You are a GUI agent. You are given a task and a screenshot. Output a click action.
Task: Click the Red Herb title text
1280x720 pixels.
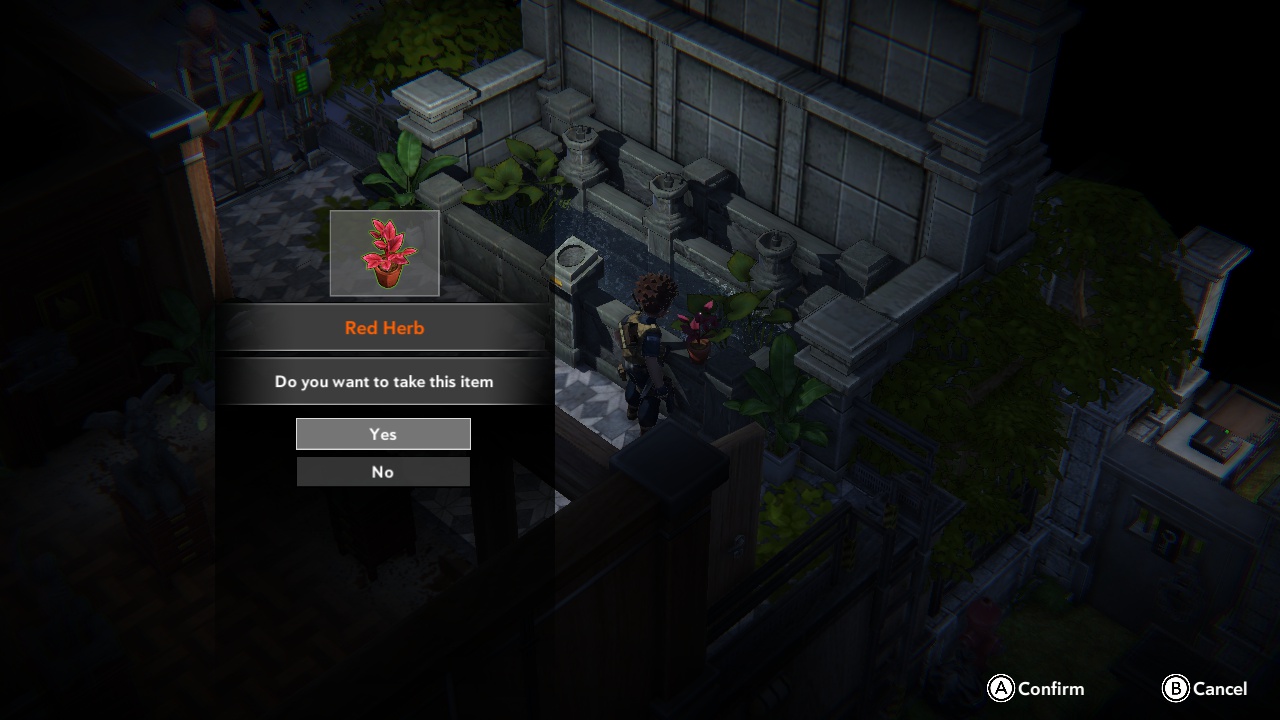[384, 327]
